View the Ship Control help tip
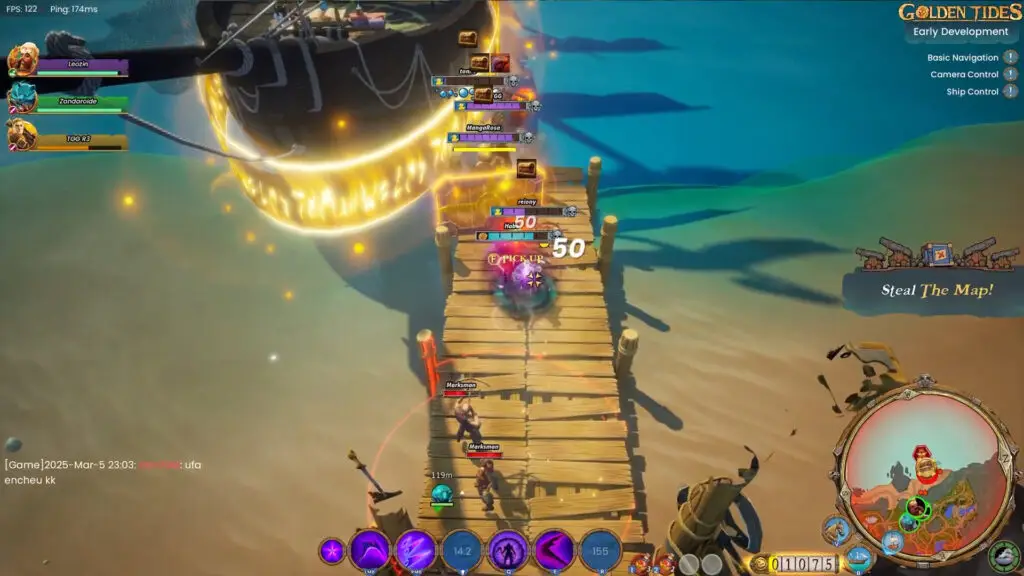This screenshot has width=1024, height=576. point(1011,92)
